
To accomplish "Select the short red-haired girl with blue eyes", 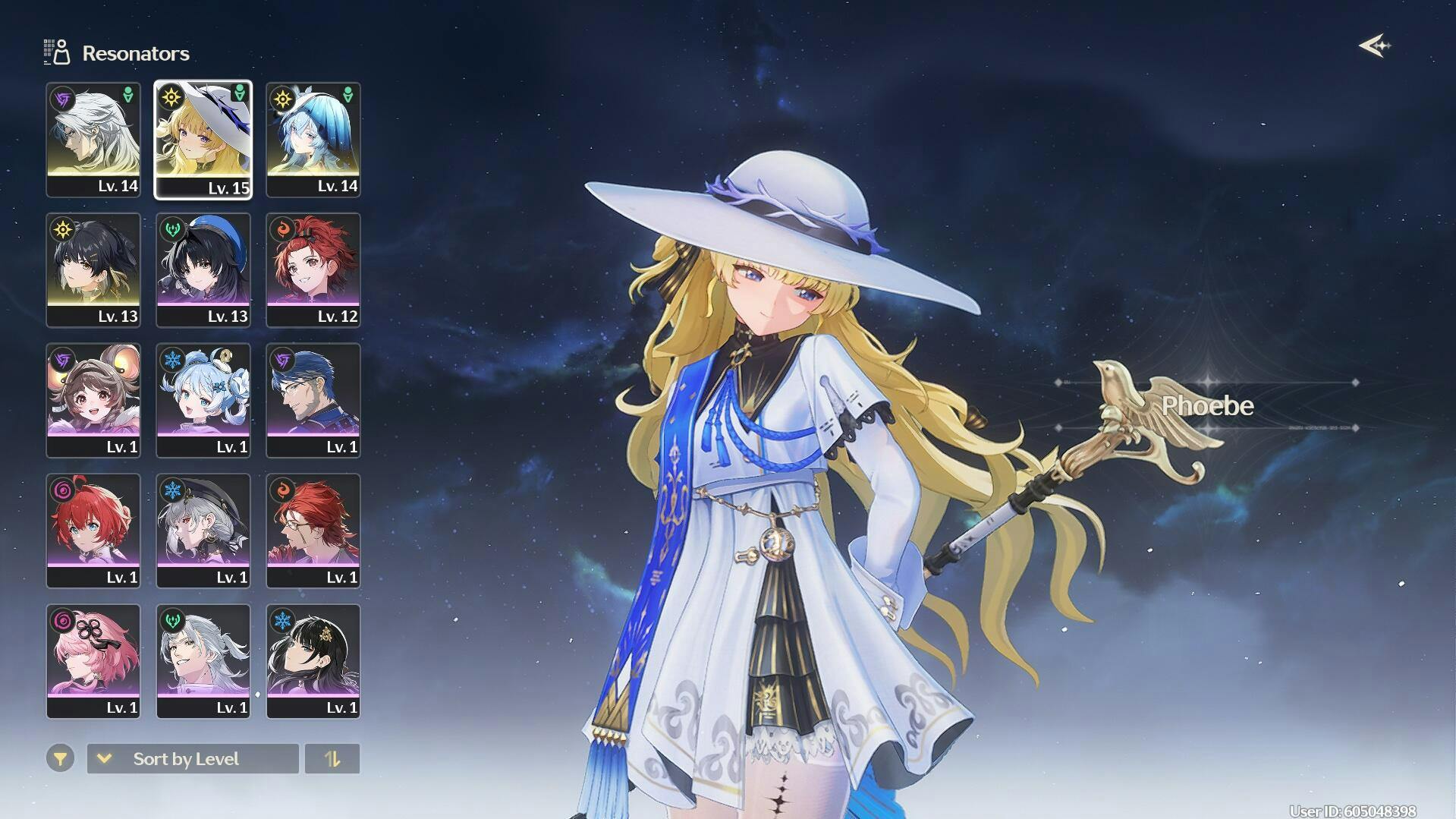I will coord(93,531).
